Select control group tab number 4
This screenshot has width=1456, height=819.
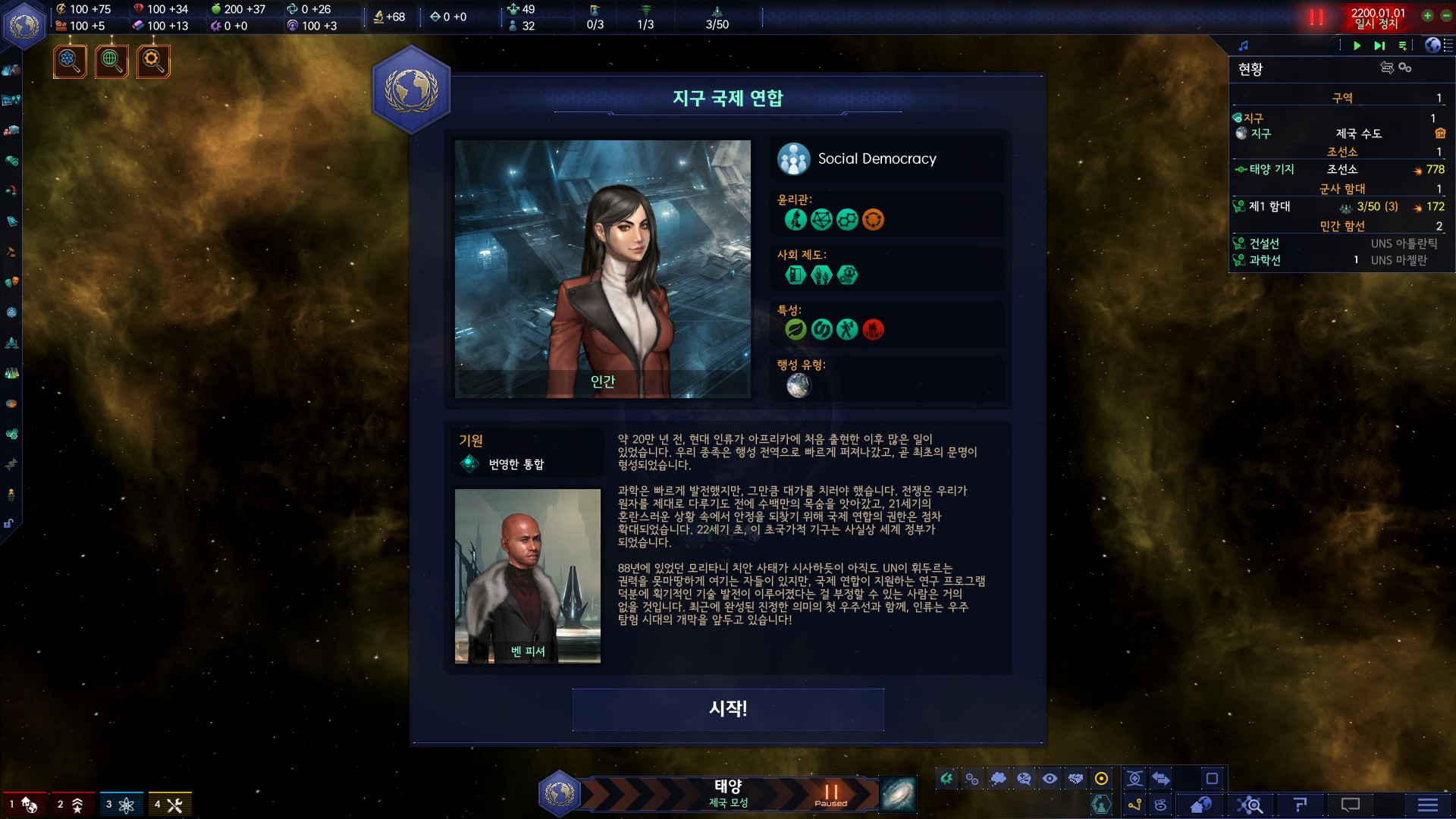(169, 805)
